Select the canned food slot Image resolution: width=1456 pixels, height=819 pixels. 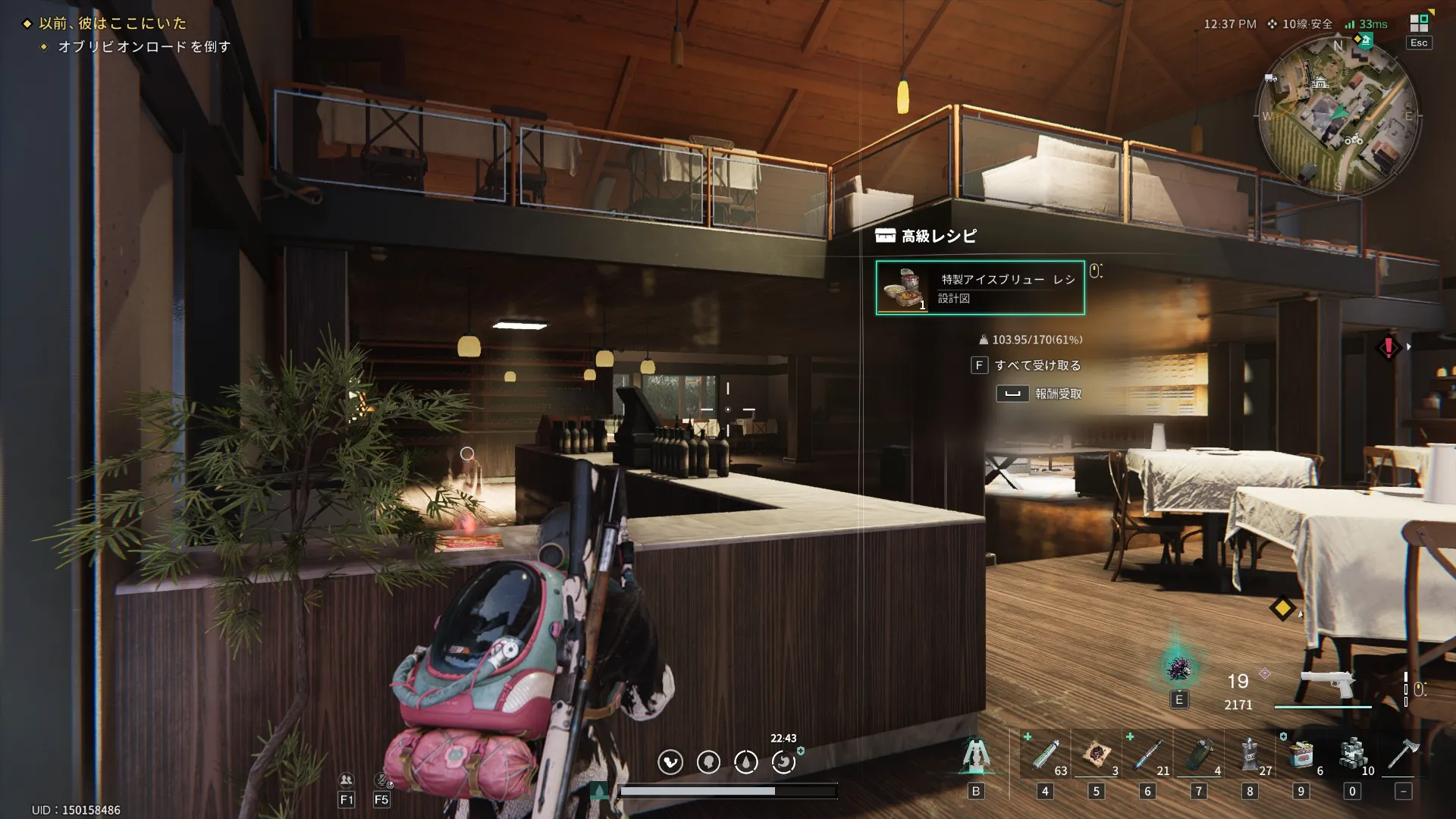pyautogui.click(x=1301, y=755)
